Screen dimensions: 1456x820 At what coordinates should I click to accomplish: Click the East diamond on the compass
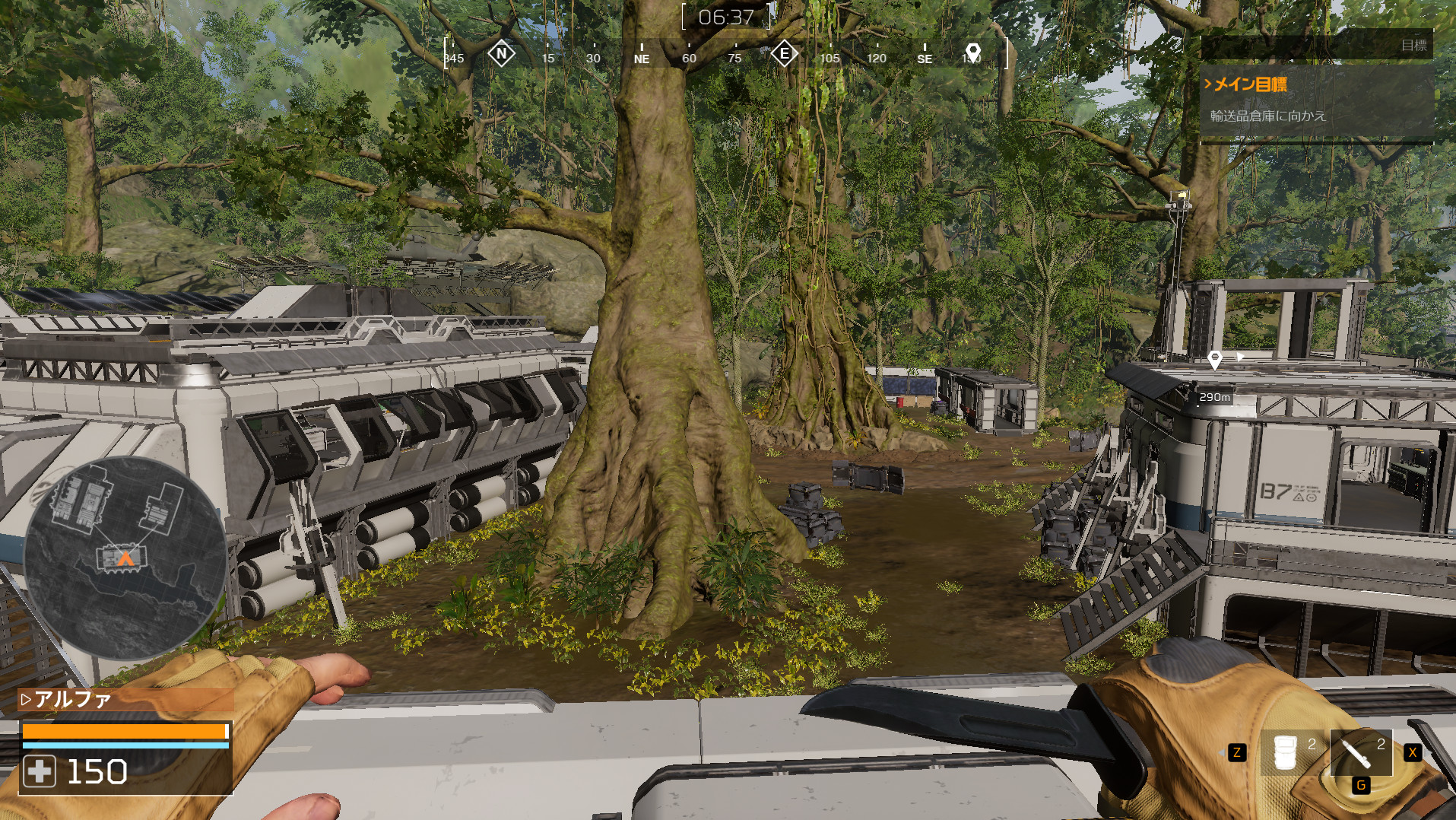coord(784,54)
